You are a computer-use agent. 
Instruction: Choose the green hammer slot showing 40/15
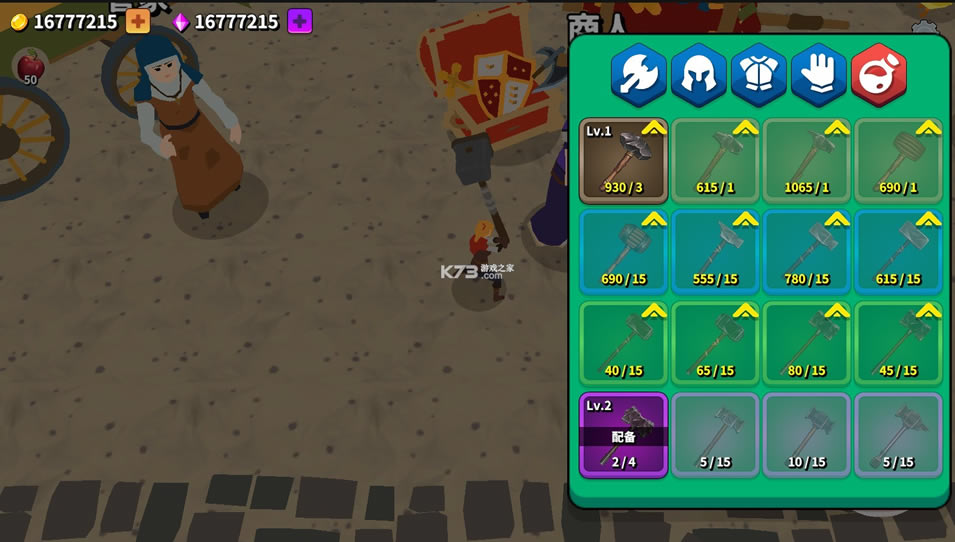(x=623, y=344)
